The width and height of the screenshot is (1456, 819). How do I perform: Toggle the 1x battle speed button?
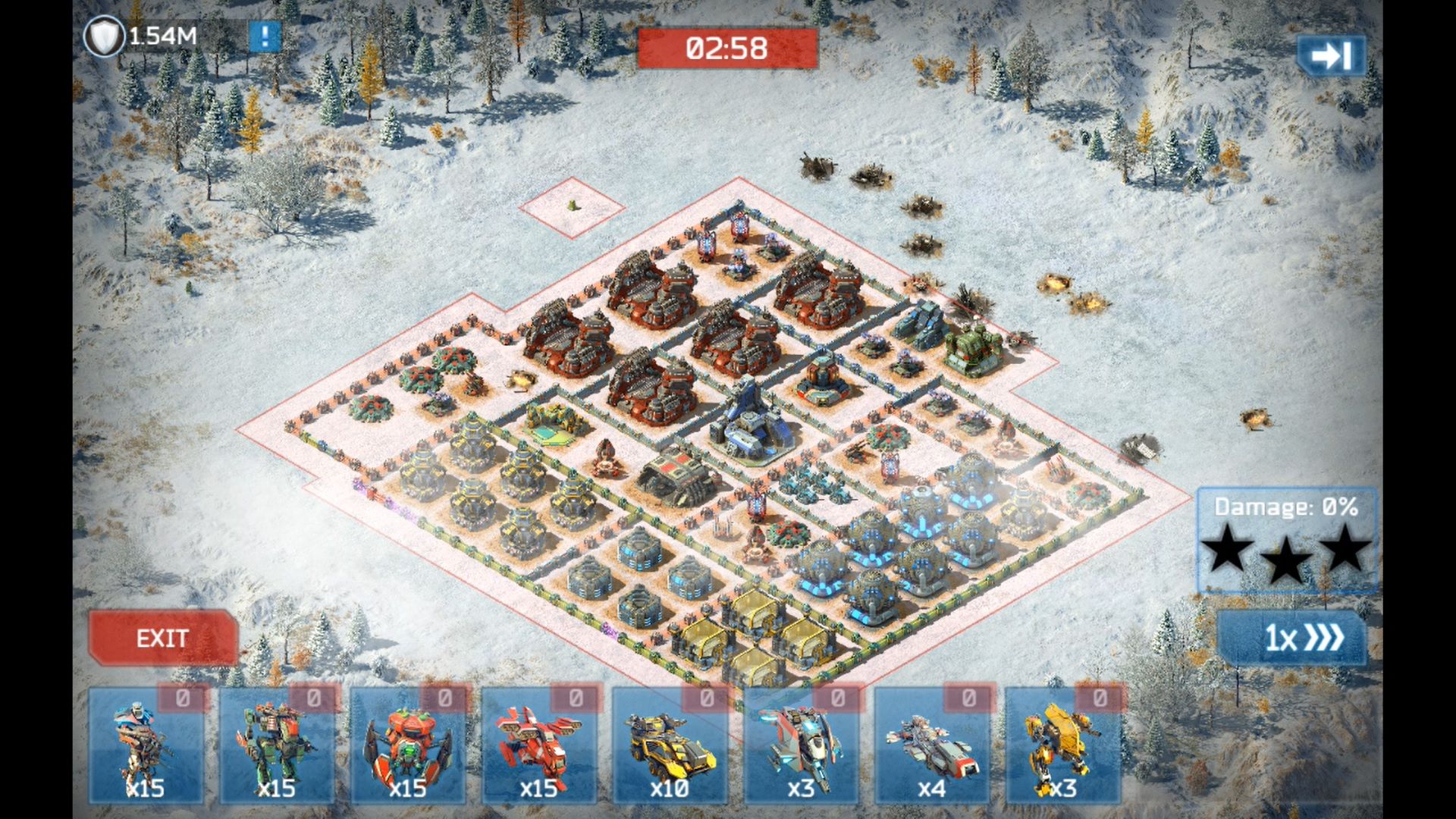coord(1293,638)
